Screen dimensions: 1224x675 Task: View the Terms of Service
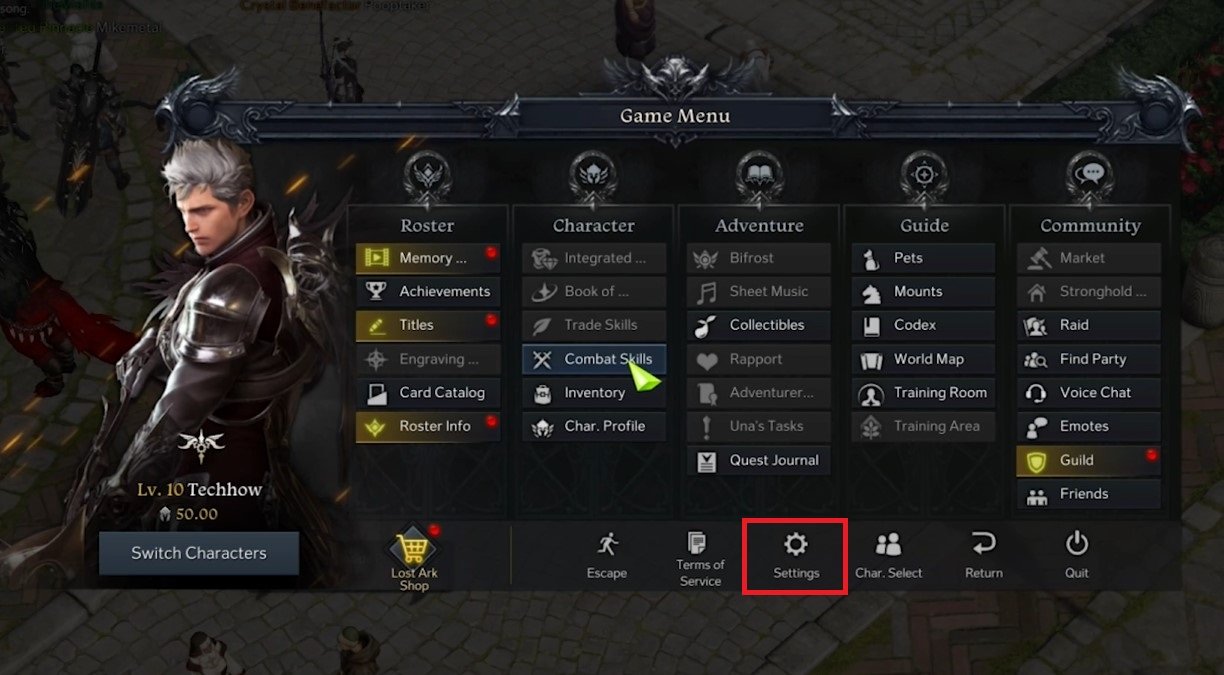pyautogui.click(x=700, y=558)
